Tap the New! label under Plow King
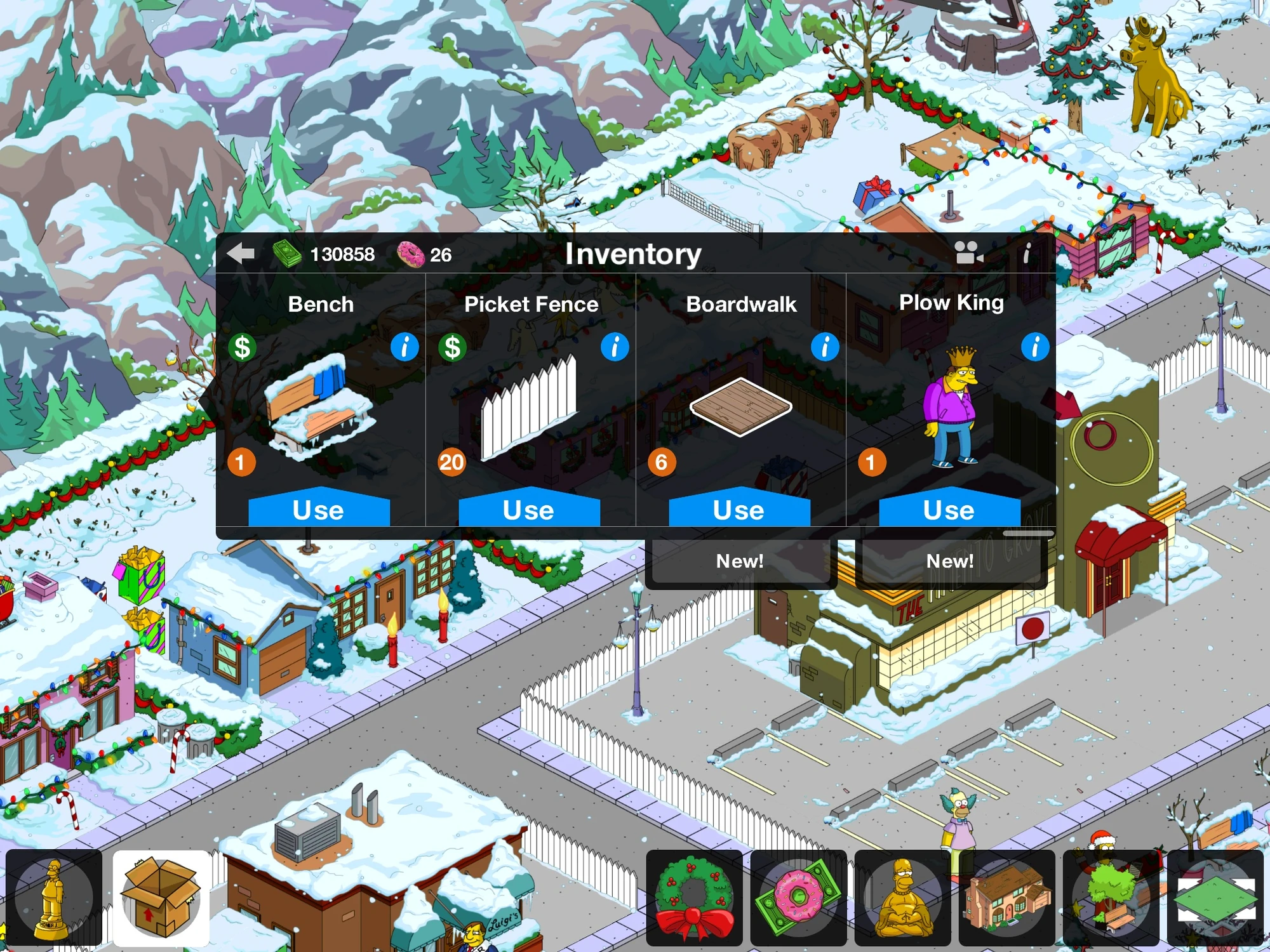Viewport: 1270px width, 952px height. pyautogui.click(x=949, y=560)
